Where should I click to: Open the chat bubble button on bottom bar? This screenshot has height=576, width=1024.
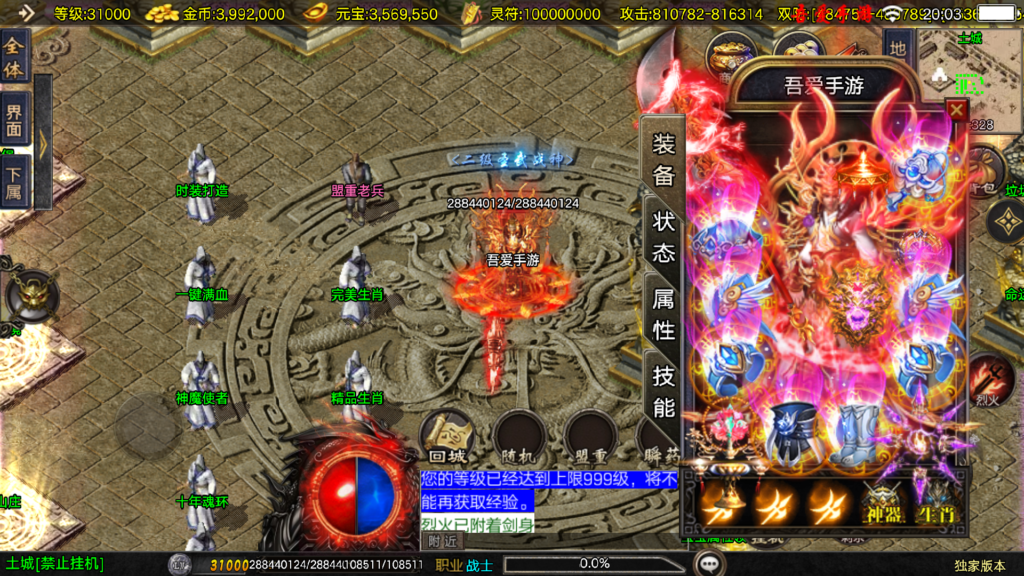[x=711, y=564]
